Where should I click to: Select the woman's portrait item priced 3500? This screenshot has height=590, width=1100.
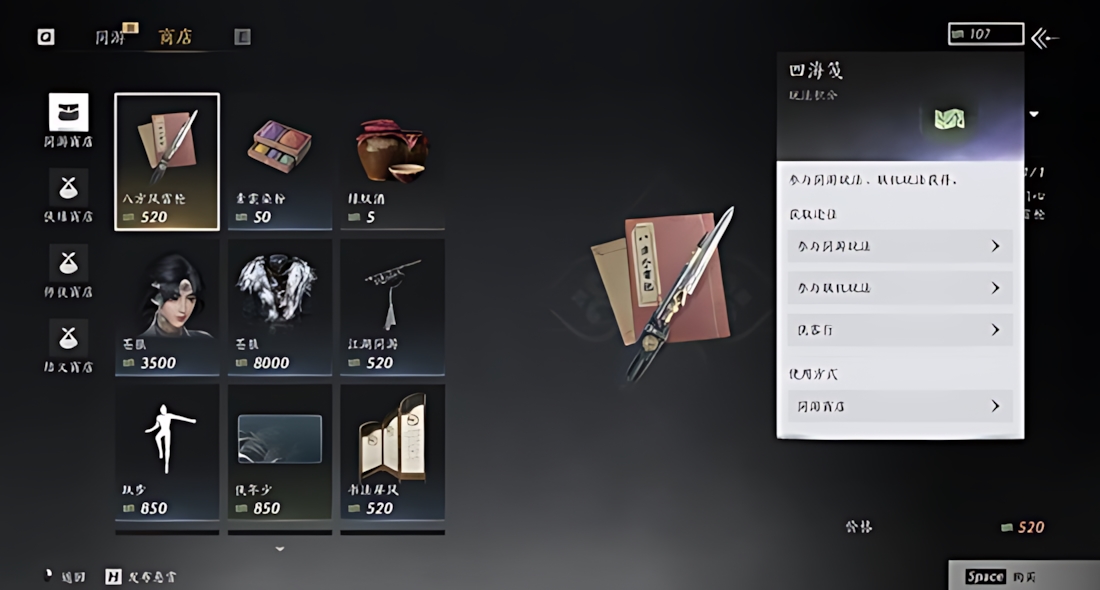[167, 306]
